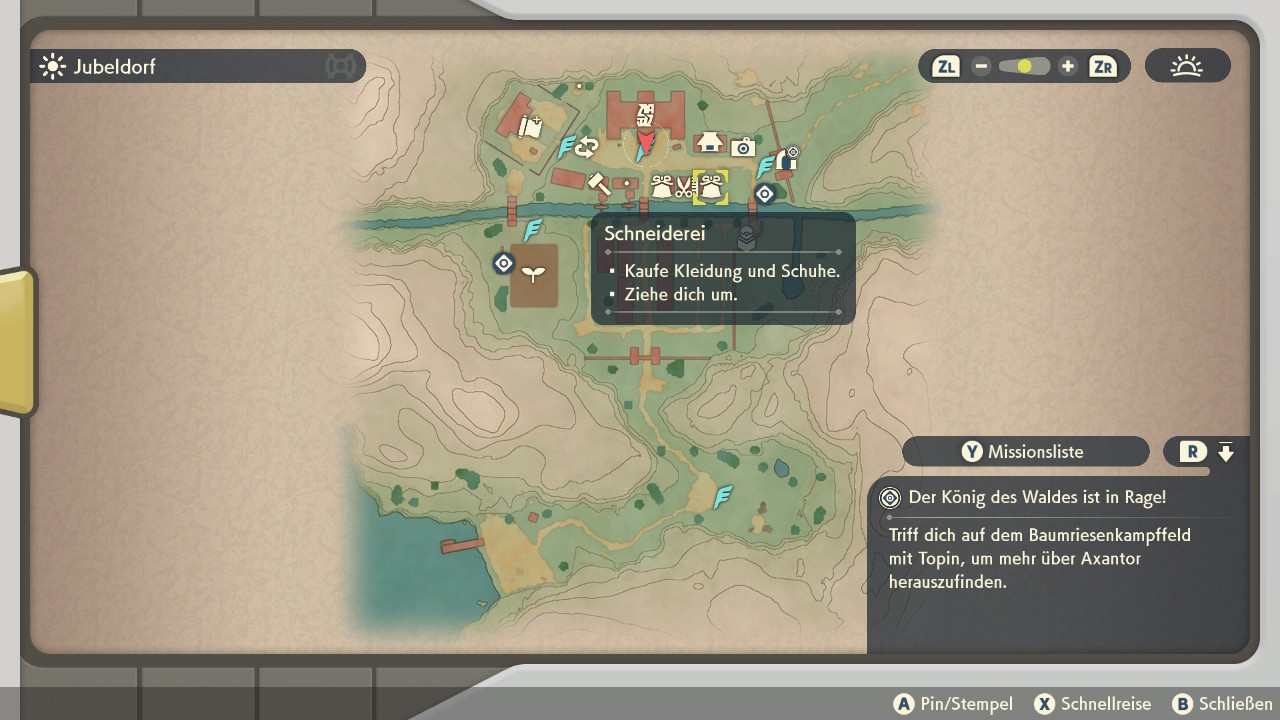Choose the sprout farm icon
Viewport: 1280px width, 720px height.
534,273
